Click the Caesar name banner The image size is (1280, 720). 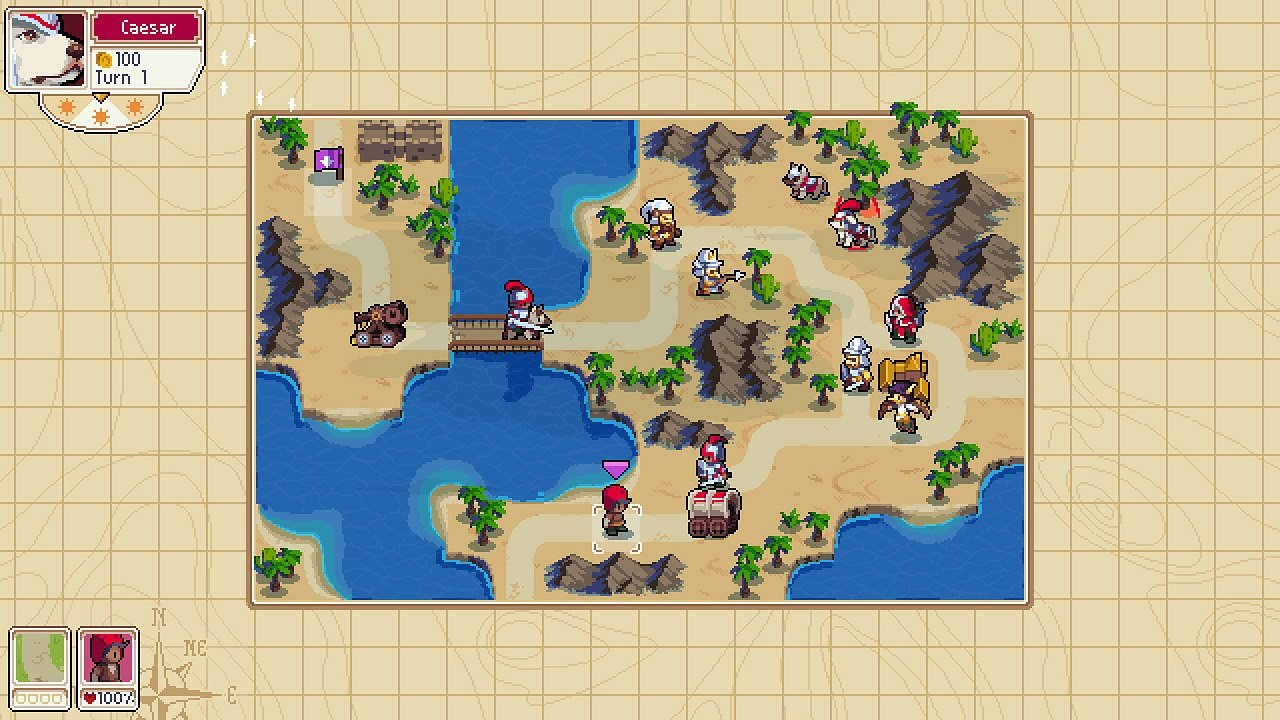tap(148, 27)
